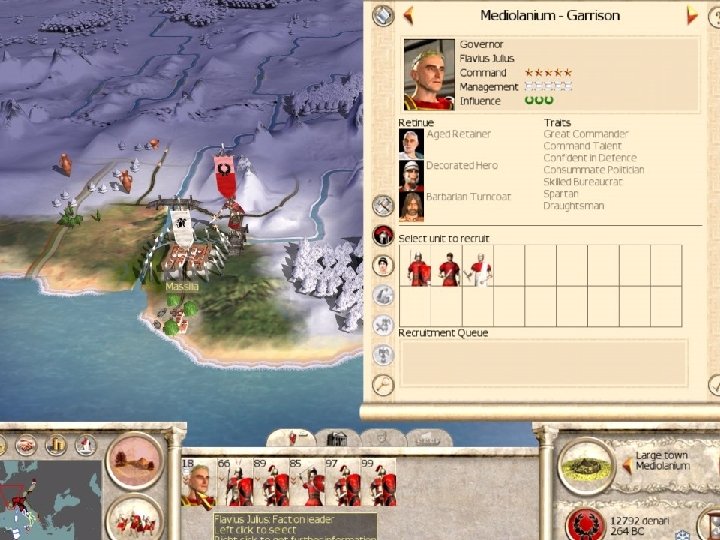Click the Decorated Hero retinue portrait
Viewport: 720px width, 540px height.
[410, 174]
